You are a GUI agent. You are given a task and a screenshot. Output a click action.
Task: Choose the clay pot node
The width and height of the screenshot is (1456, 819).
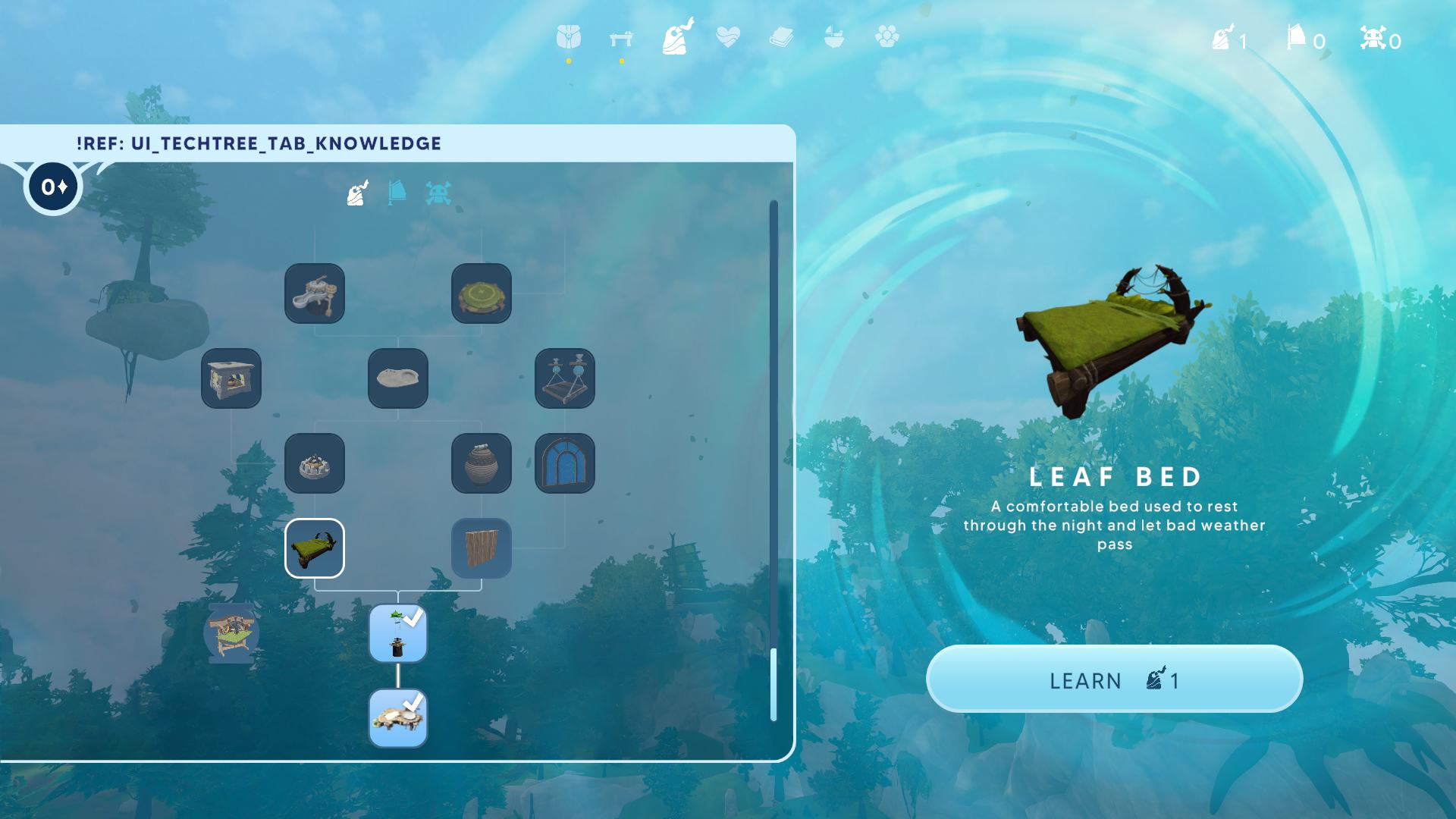pyautogui.click(x=482, y=463)
